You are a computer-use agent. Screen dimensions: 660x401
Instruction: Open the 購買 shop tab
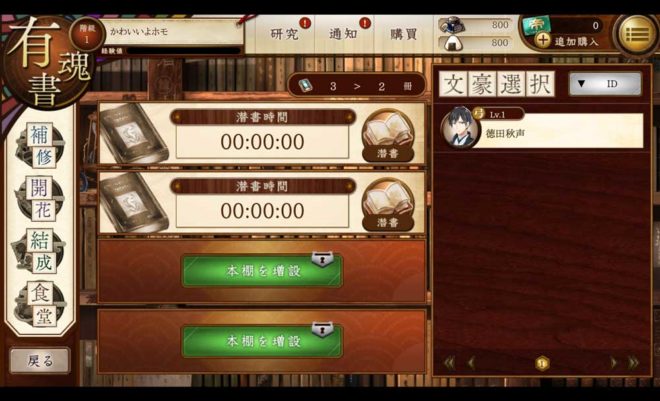point(404,34)
